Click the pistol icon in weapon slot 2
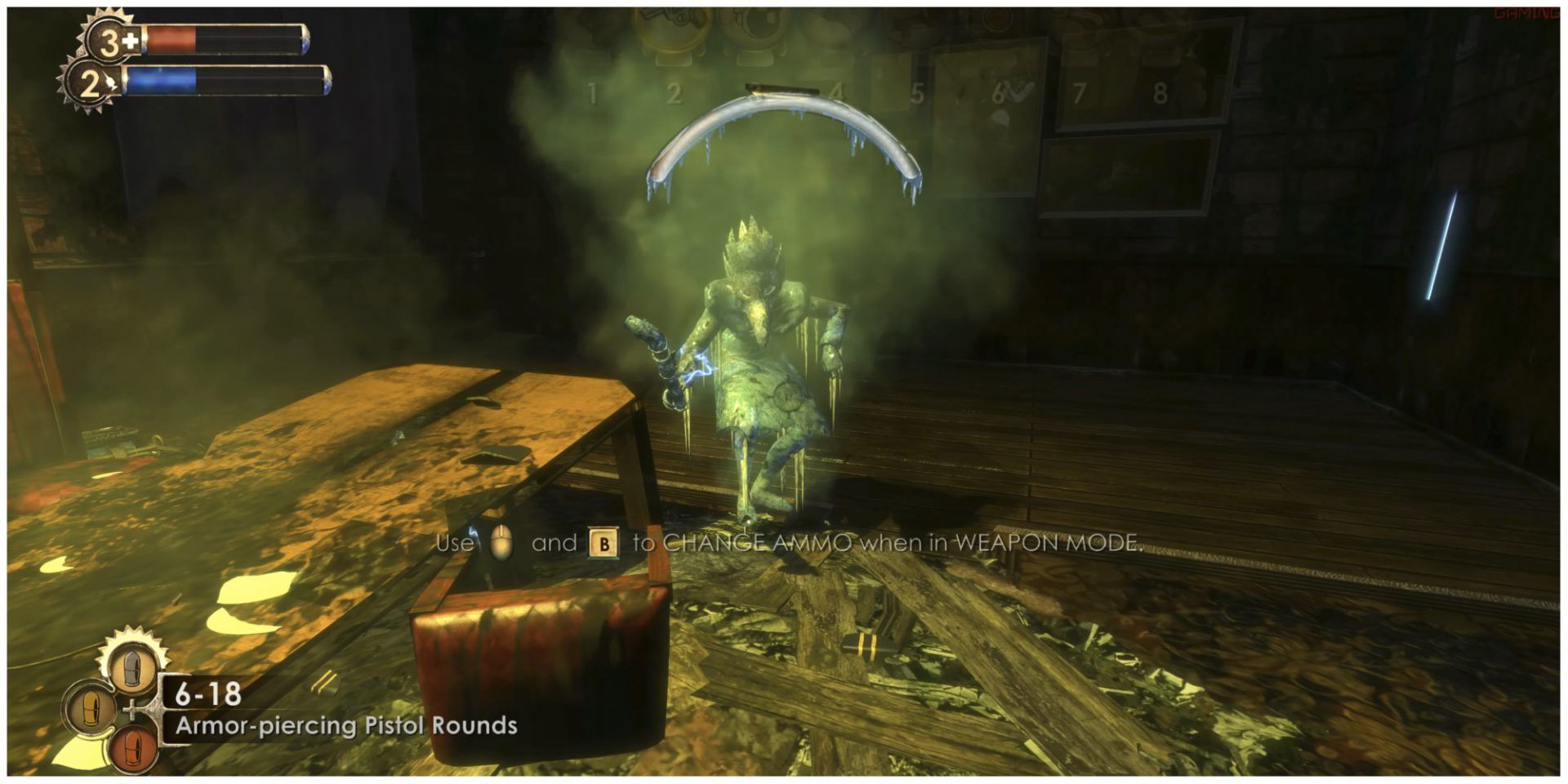This screenshot has width=1568, height=784. (671, 24)
